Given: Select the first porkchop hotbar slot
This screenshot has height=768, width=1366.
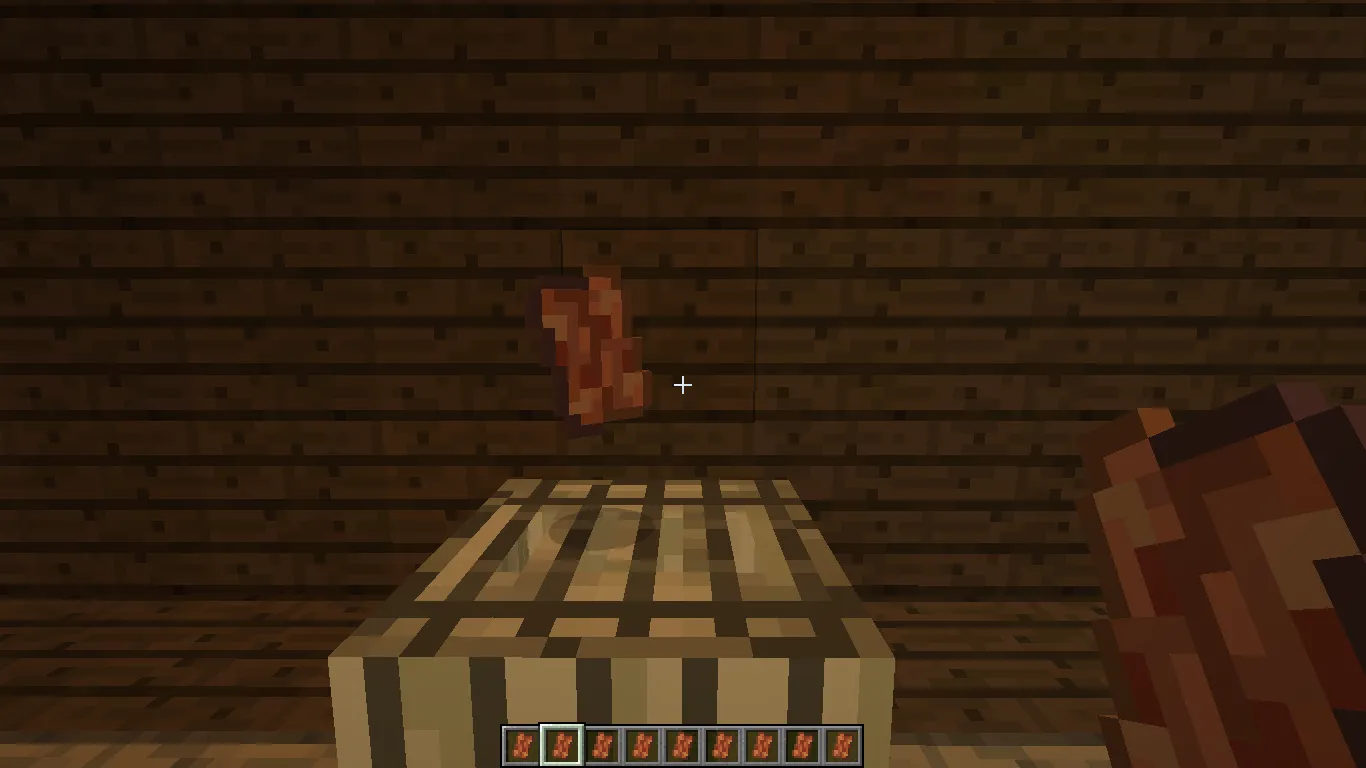Looking at the screenshot, I should (x=521, y=745).
